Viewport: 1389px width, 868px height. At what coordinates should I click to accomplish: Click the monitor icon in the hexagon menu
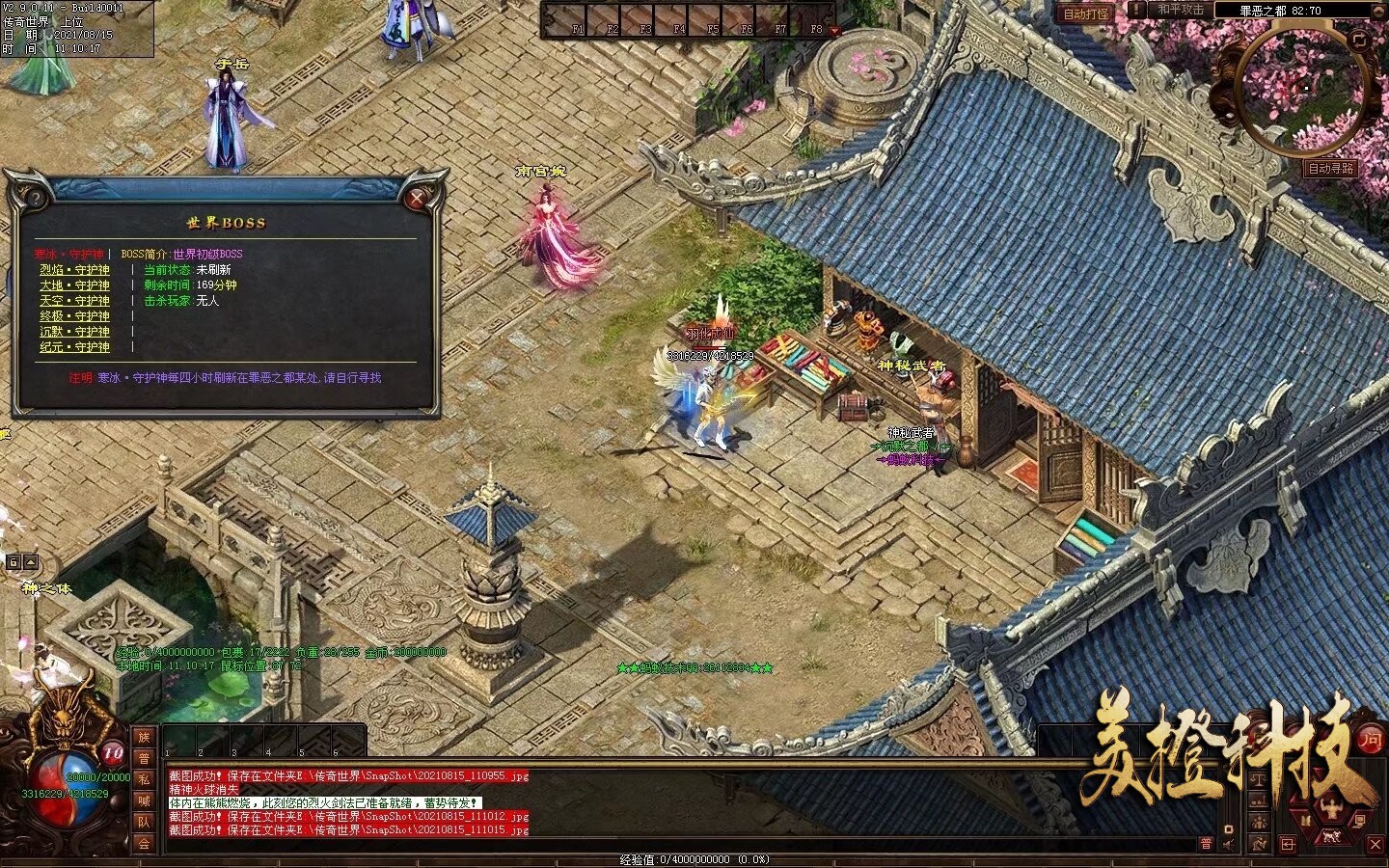(1361, 820)
